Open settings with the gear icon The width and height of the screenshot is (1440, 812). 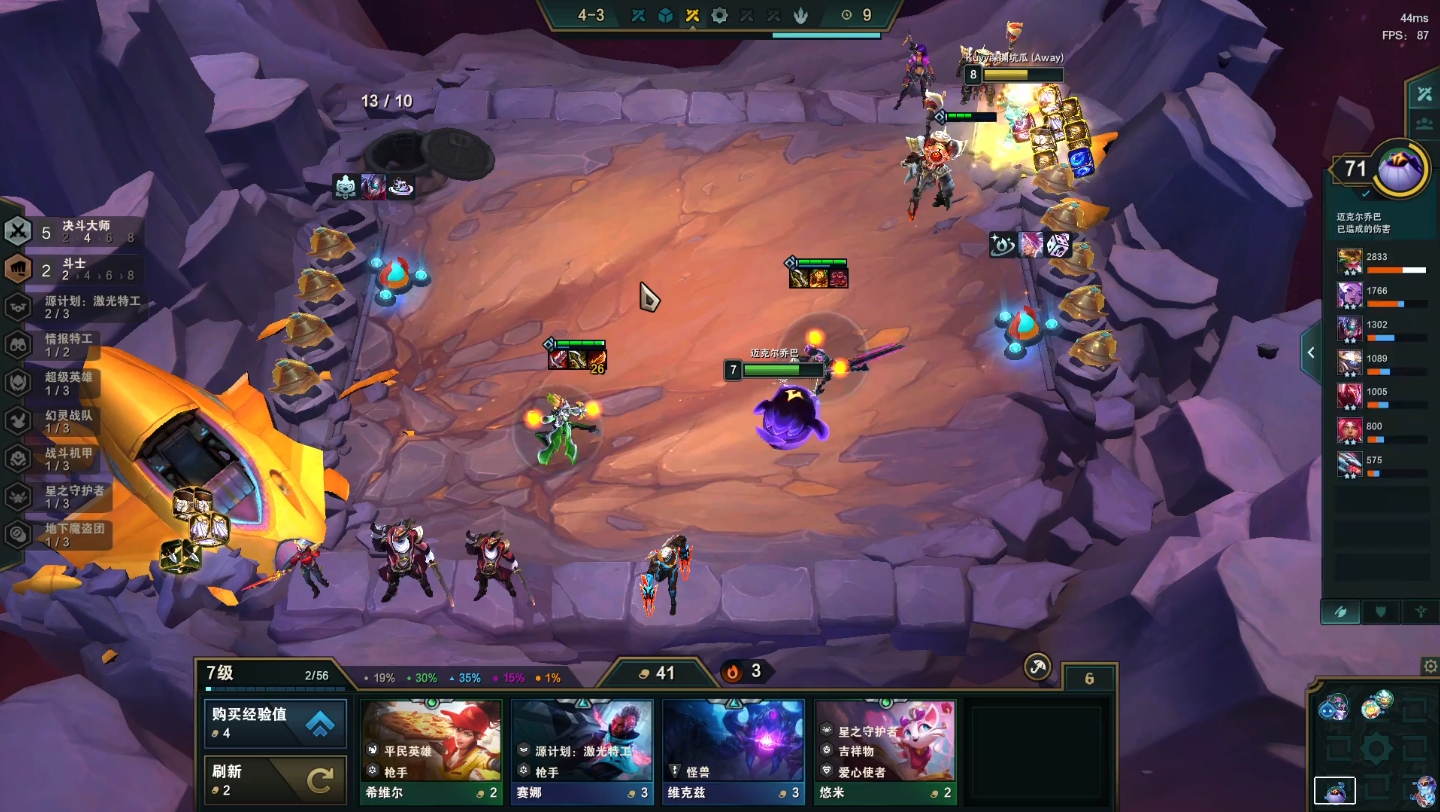(x=1430, y=666)
